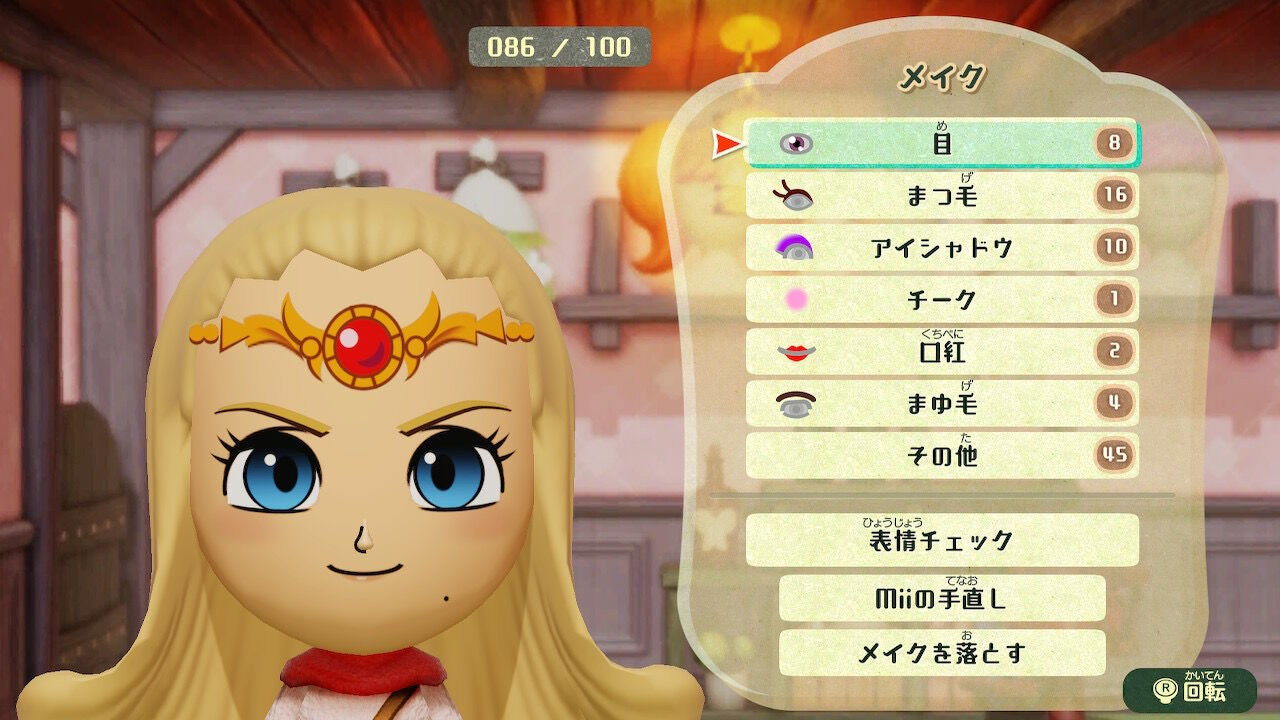This screenshot has height=720, width=1280.
Task: Open the 目 eyes makeup category
Action: [x=940, y=143]
